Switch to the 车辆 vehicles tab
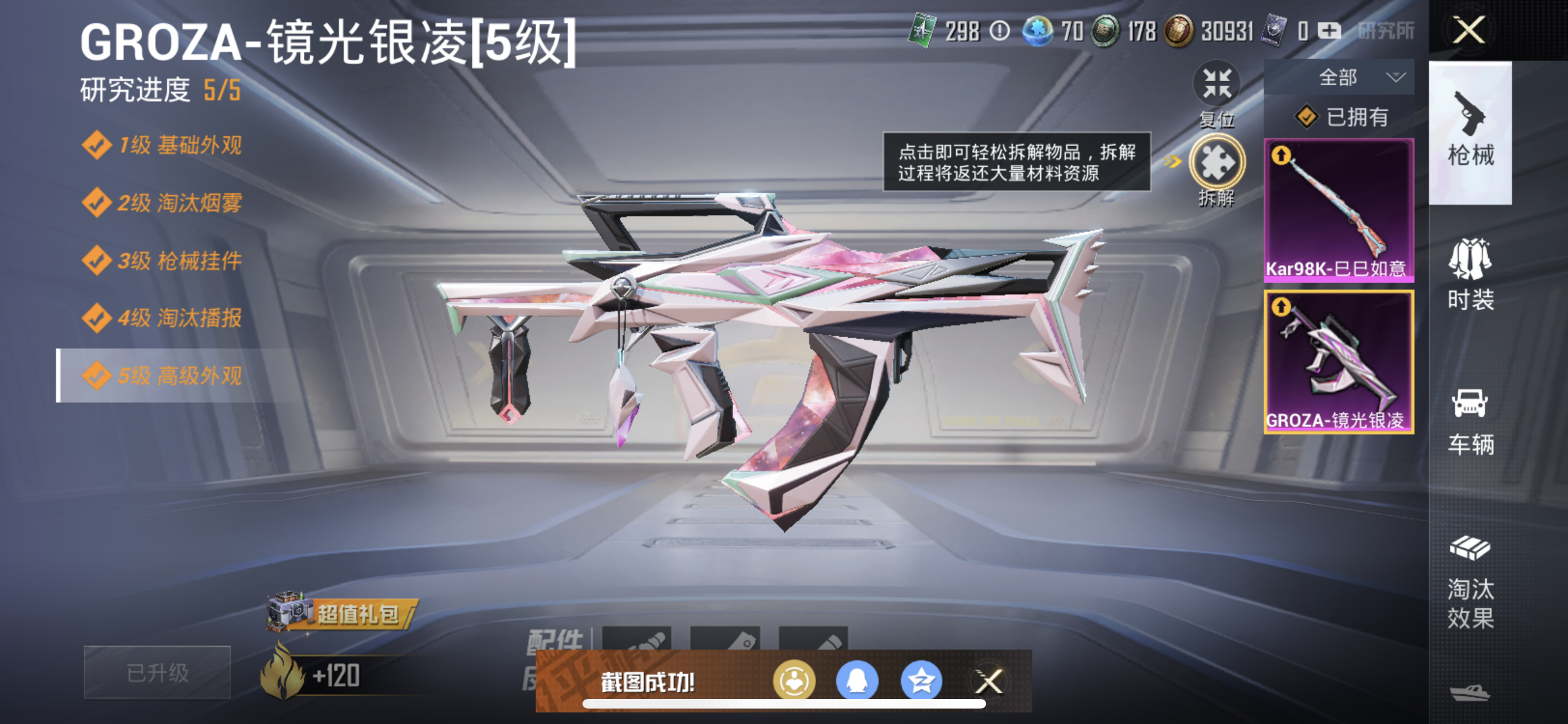 [x=1470, y=422]
